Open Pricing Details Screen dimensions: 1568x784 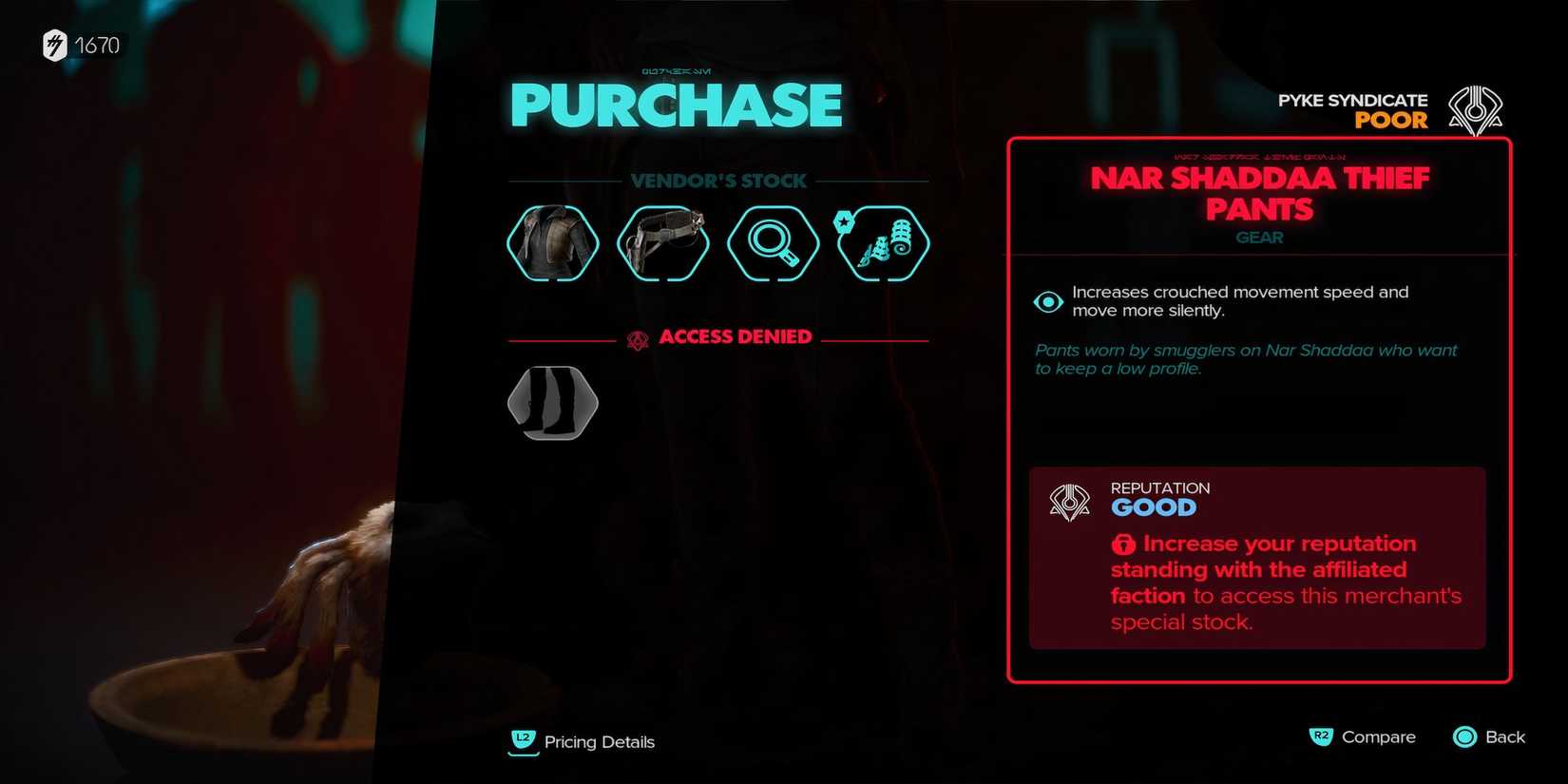tap(600, 742)
